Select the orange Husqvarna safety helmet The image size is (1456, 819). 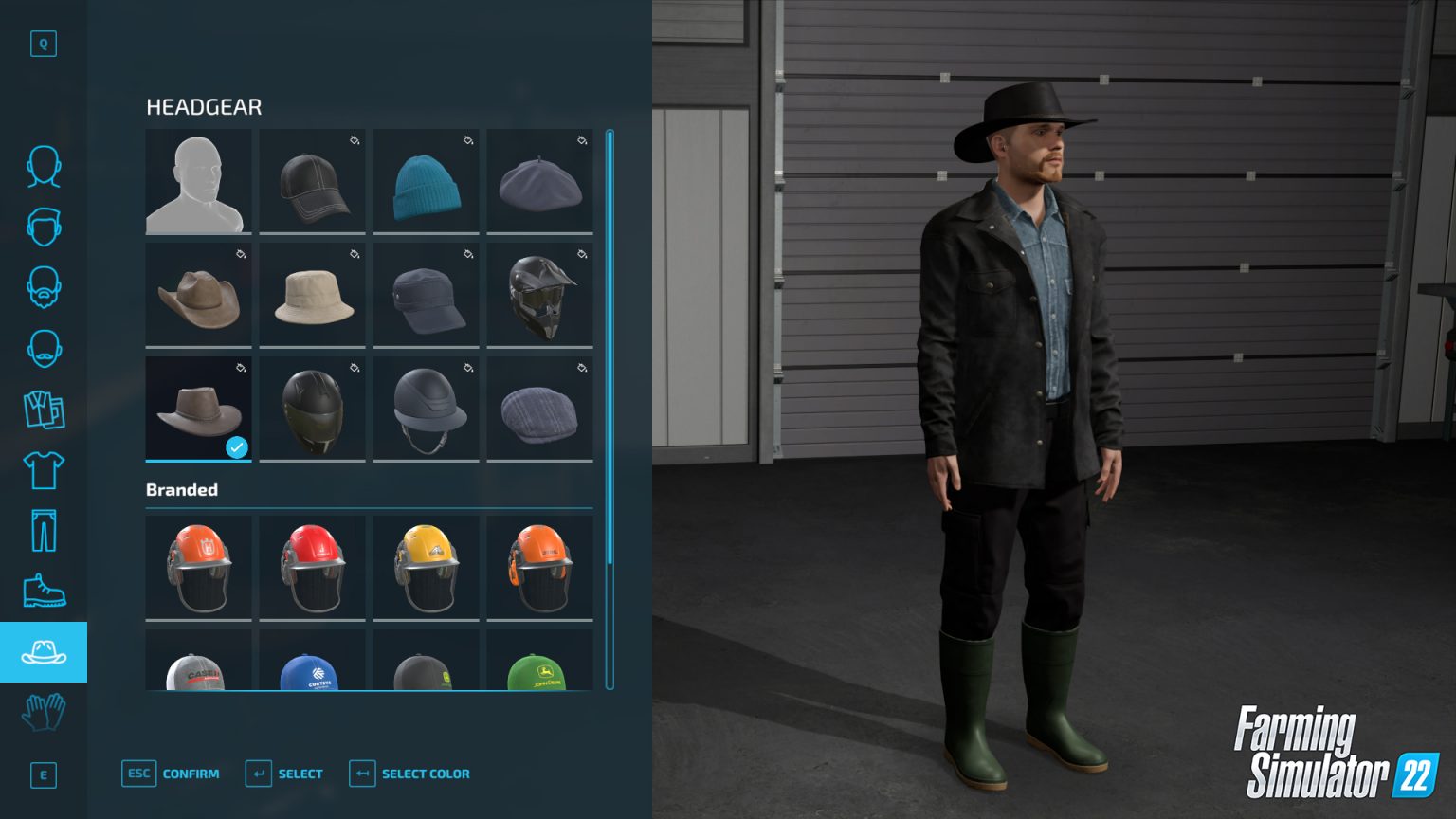click(x=198, y=566)
